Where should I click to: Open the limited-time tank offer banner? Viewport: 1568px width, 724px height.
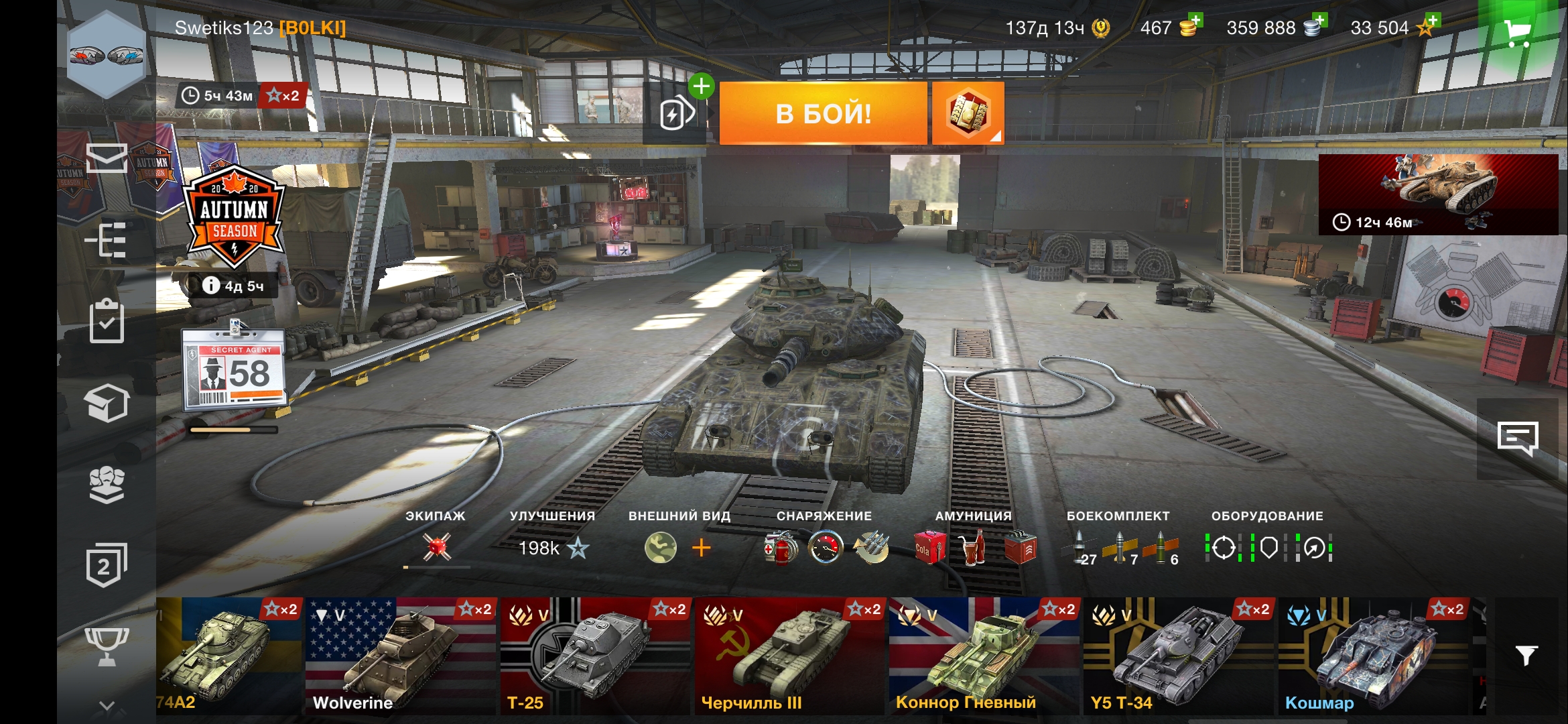(x=1438, y=194)
